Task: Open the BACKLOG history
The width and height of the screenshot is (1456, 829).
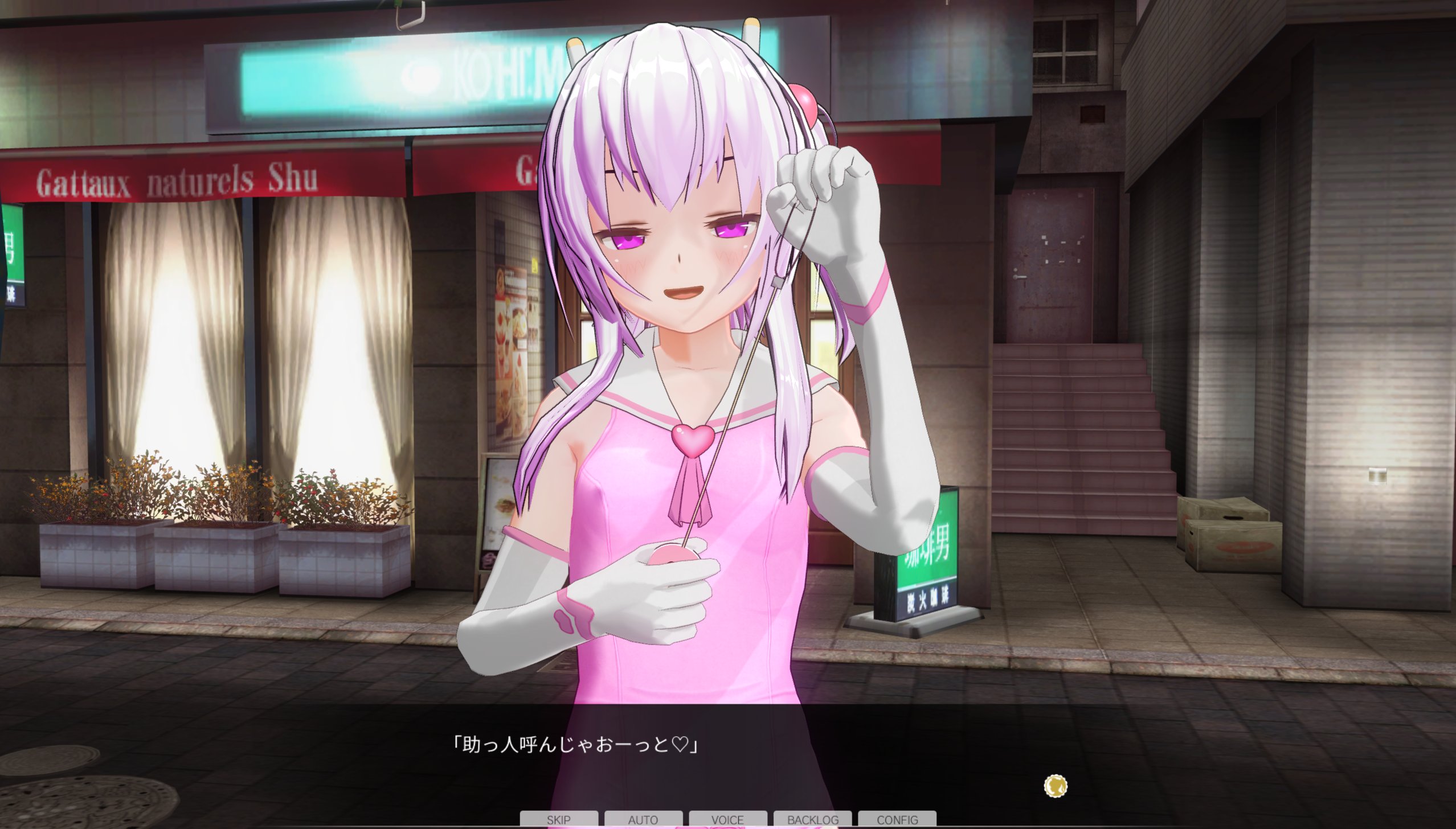Action: tap(812, 819)
